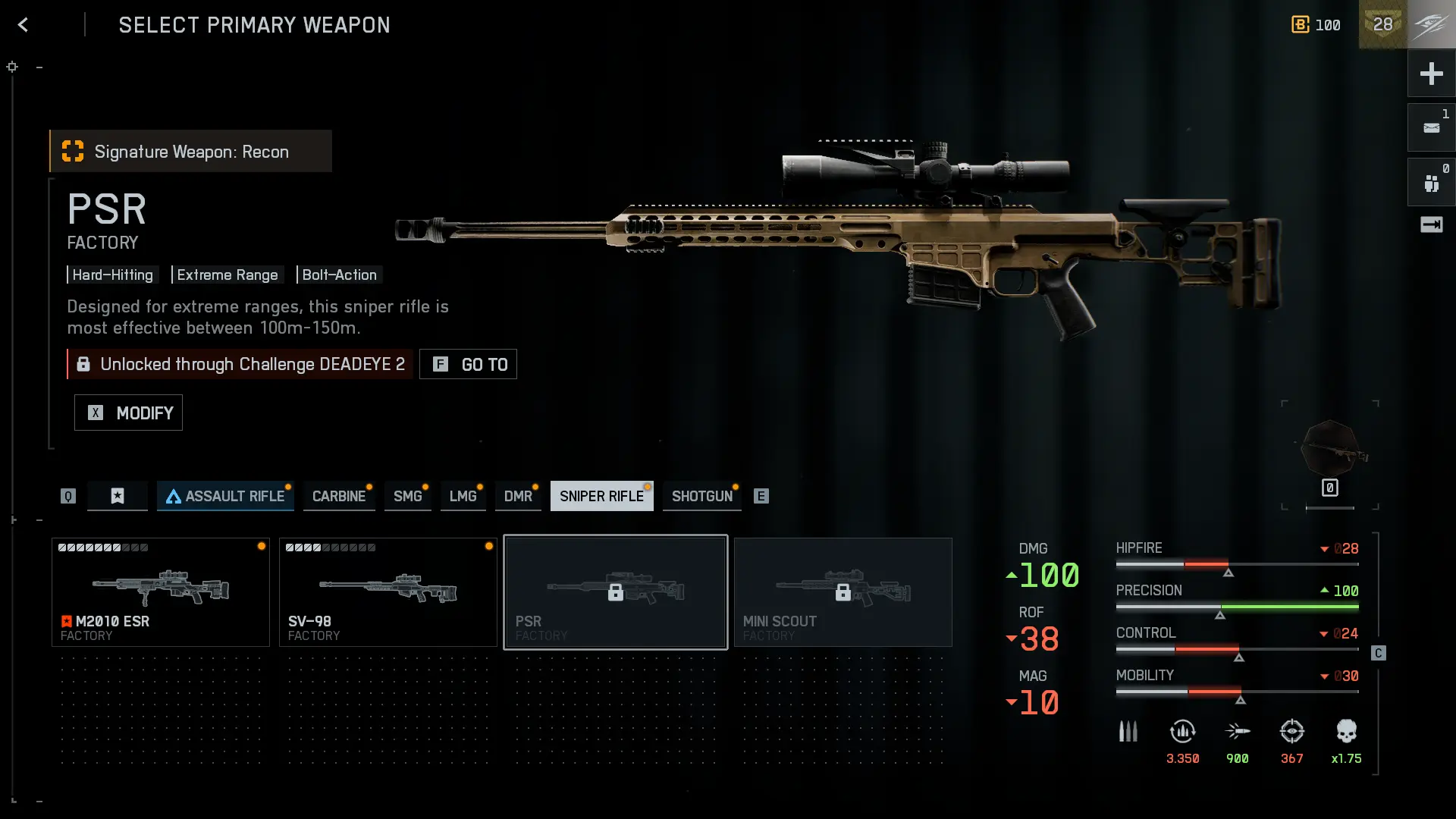Select the locked PSR weapon tile
1456x819 pixels.
pos(616,592)
